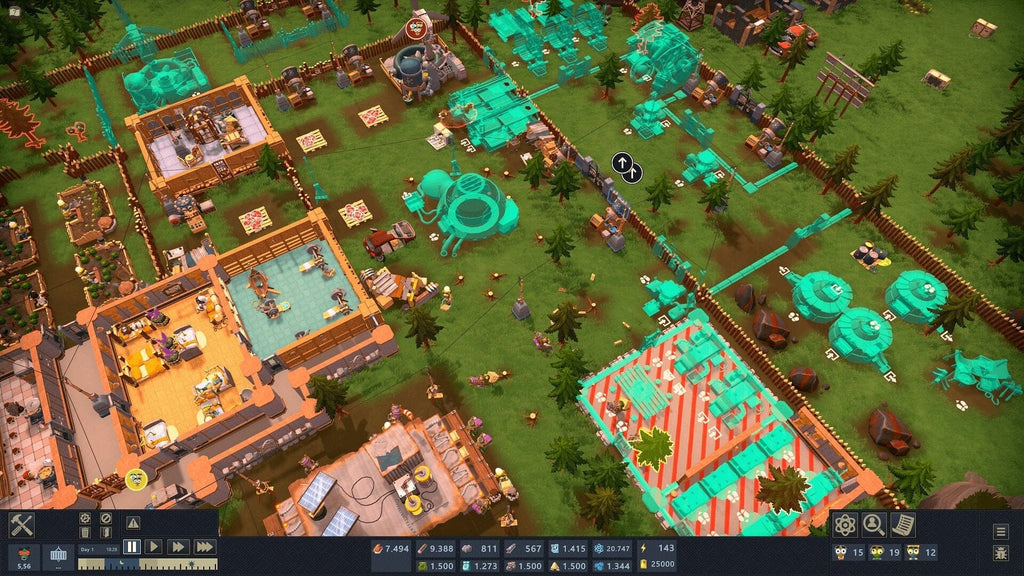Select the cancel (no-entry) tool

click(106, 518)
